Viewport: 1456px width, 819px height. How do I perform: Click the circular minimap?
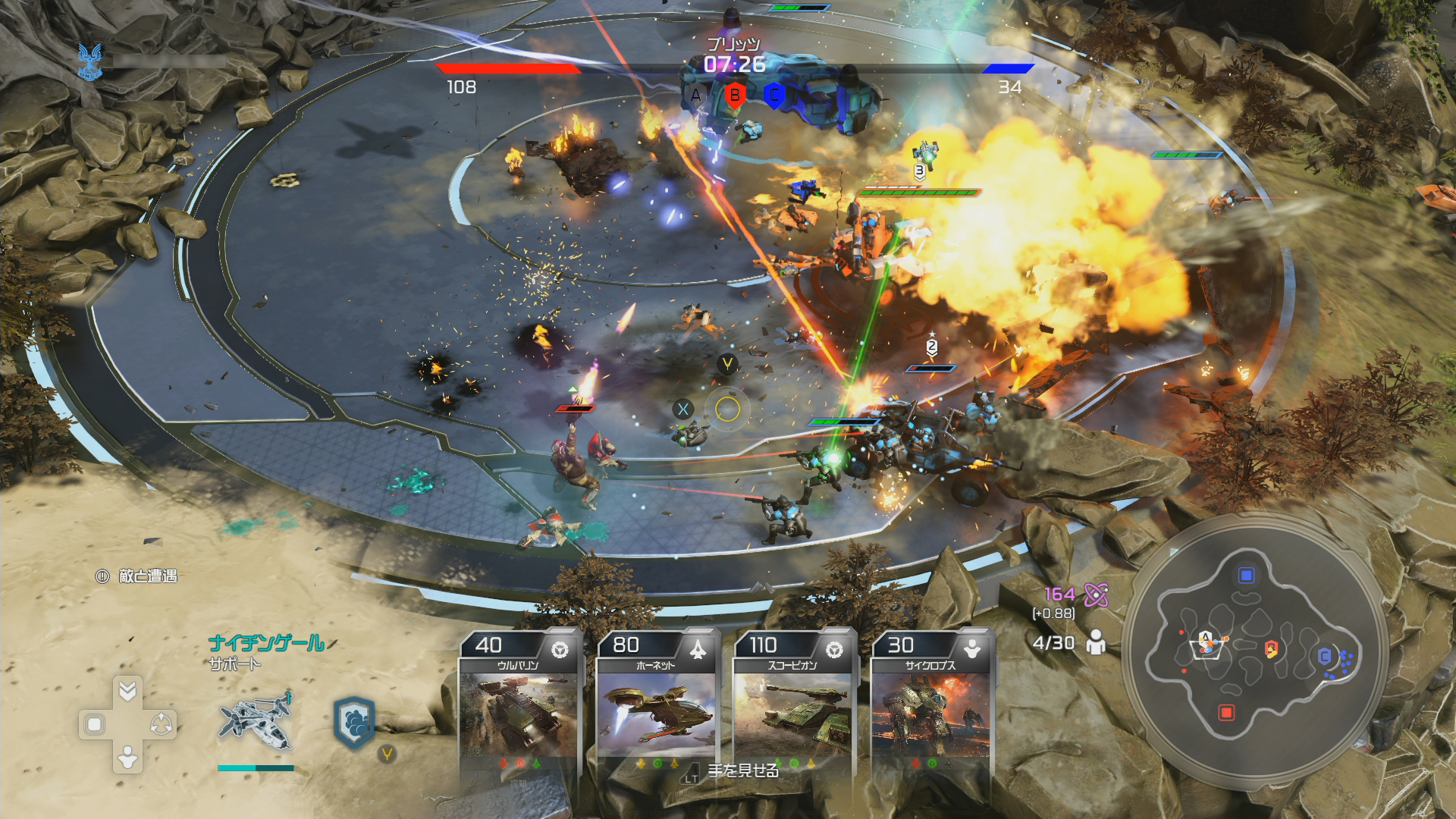[x=1255, y=652]
